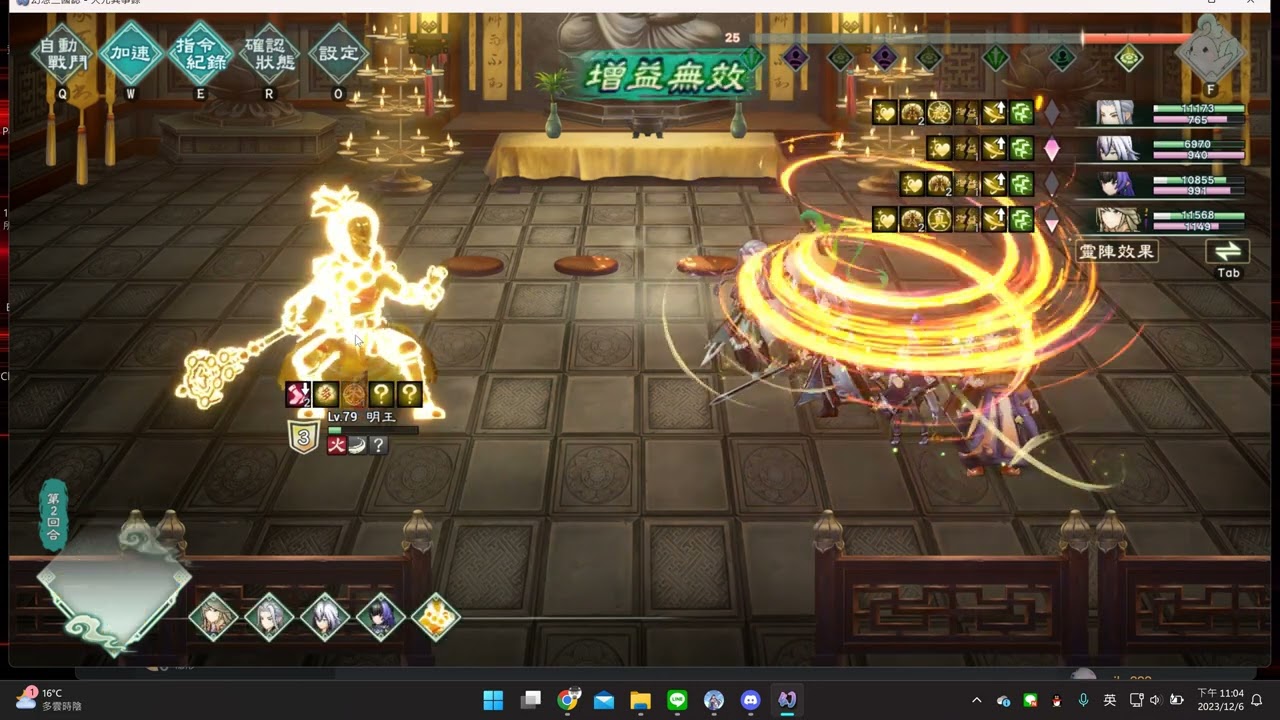The width and height of the screenshot is (1280, 720).
Task: Inspect the boot debuff icon on 明王
Action: pos(298,394)
